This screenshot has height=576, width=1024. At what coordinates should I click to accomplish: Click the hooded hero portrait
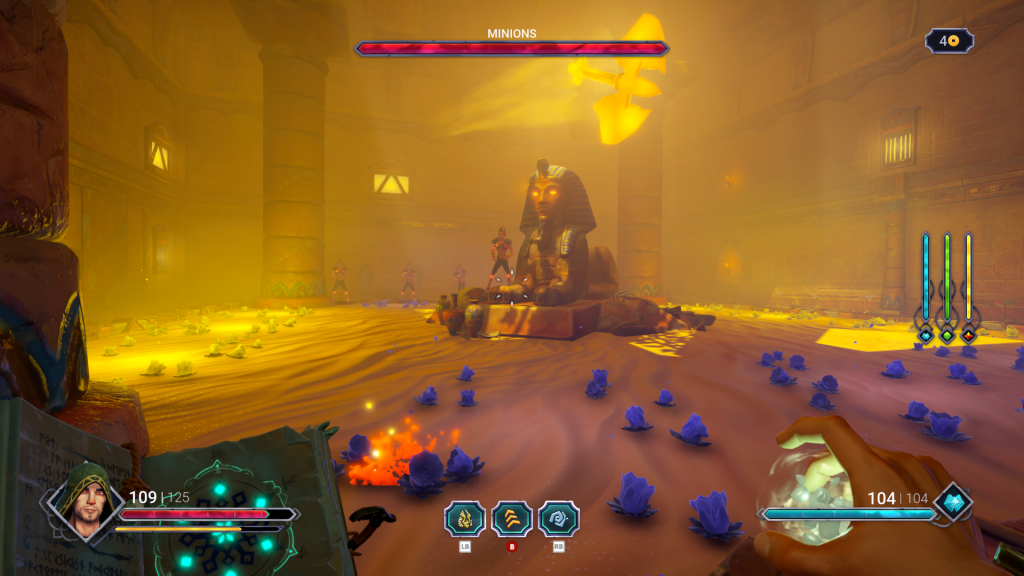pos(83,500)
